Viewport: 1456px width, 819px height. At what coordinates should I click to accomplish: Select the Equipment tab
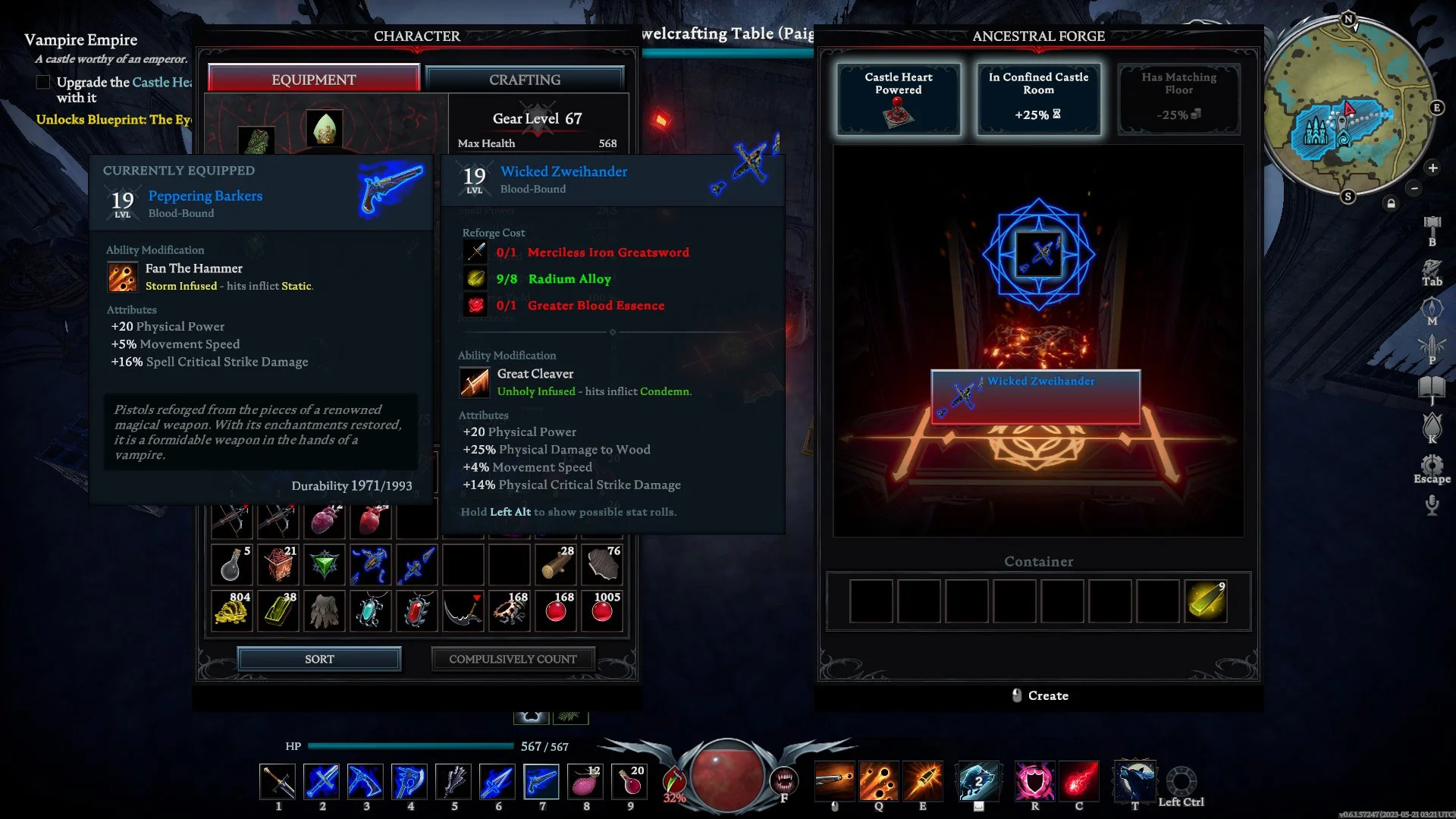pyautogui.click(x=313, y=80)
